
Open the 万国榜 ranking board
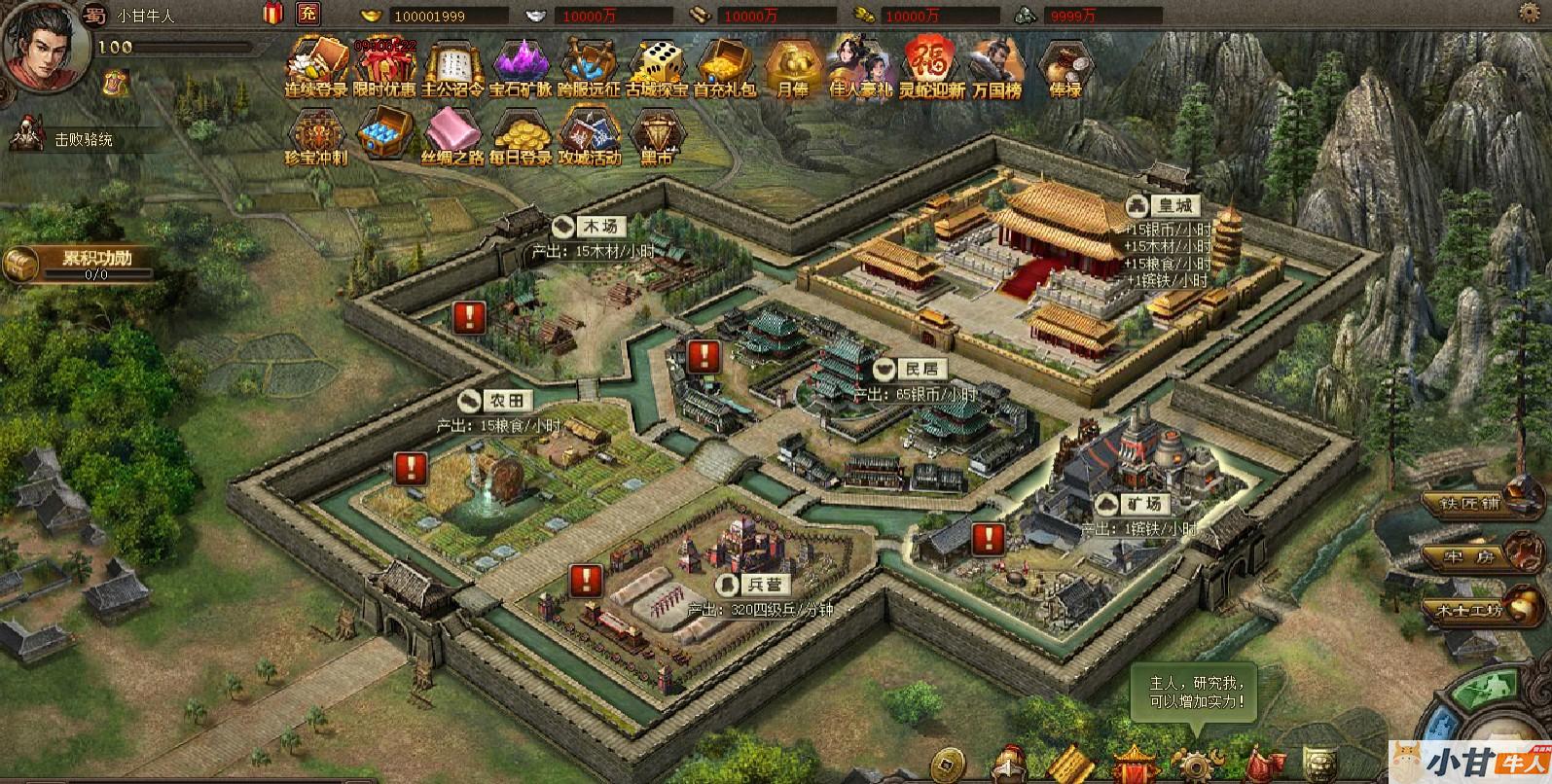click(x=995, y=65)
